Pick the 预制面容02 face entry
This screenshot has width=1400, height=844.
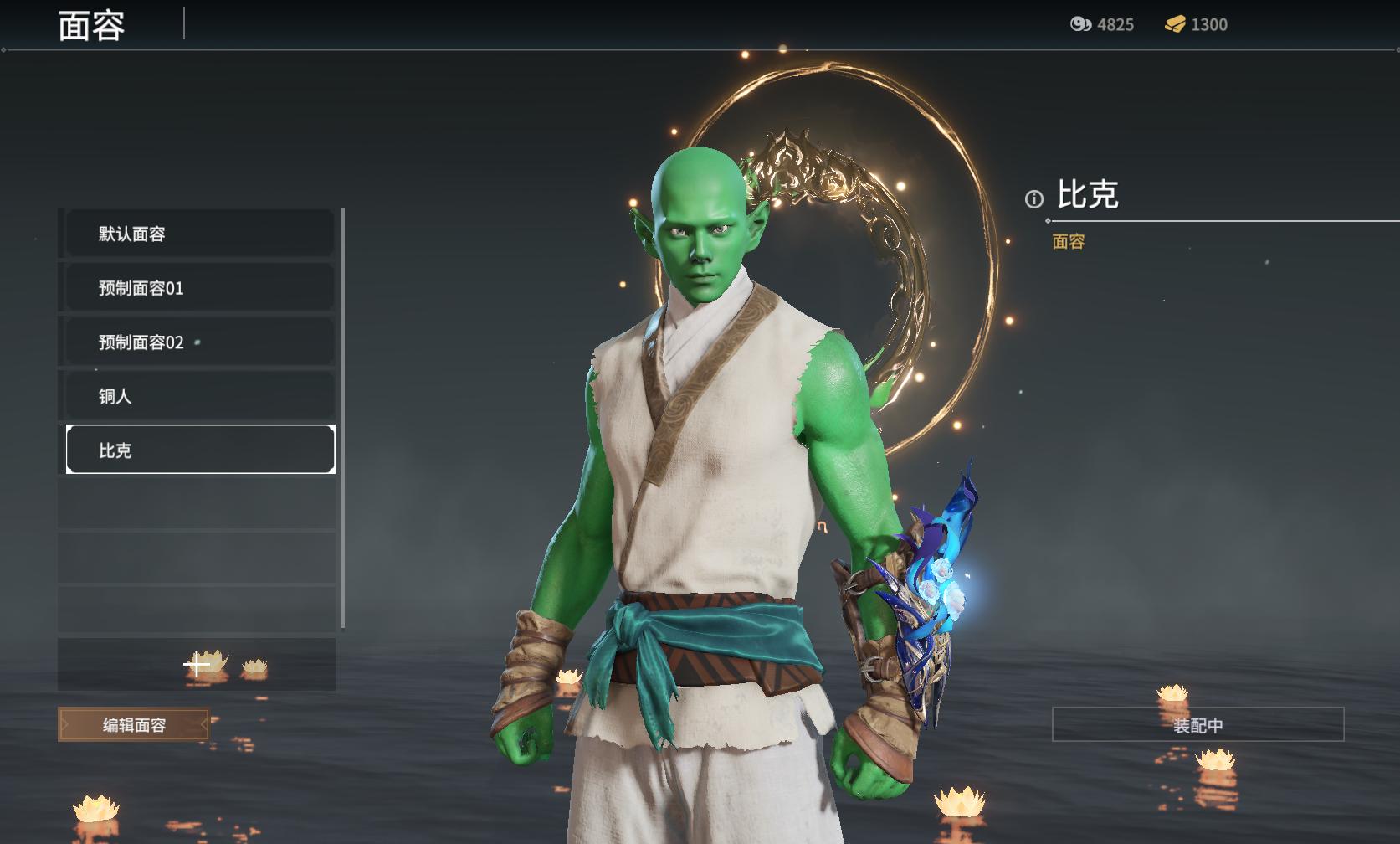(199, 342)
